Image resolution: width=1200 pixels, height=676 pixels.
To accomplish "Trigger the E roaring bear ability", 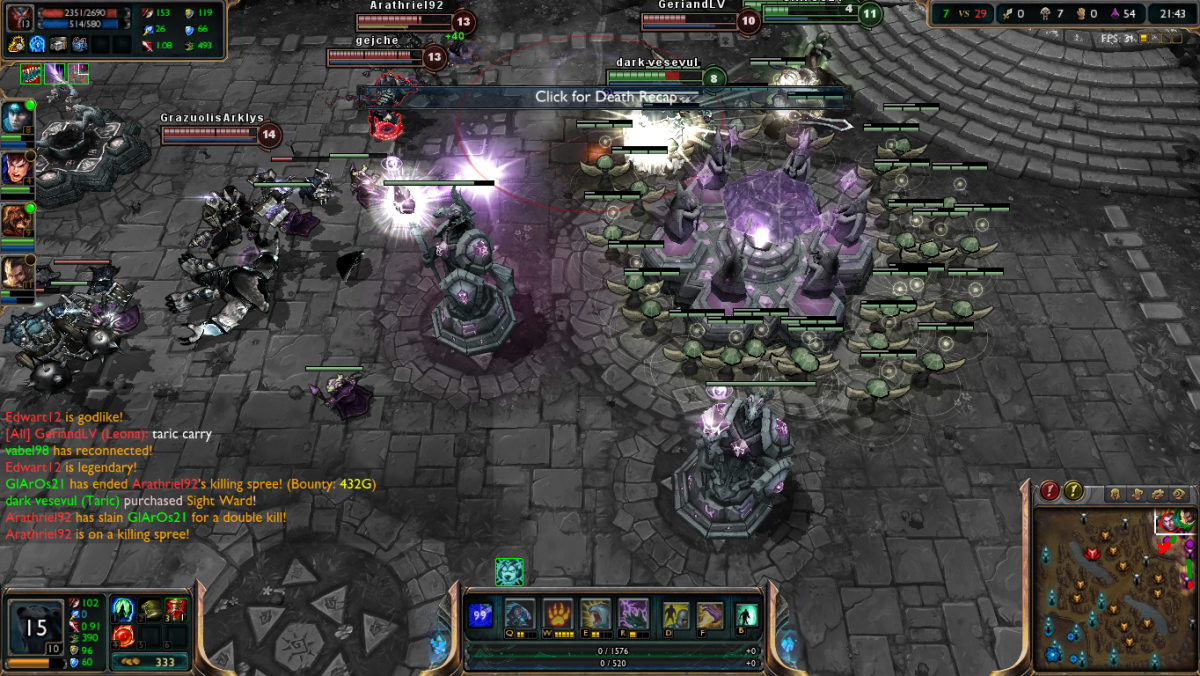I will [x=595, y=613].
